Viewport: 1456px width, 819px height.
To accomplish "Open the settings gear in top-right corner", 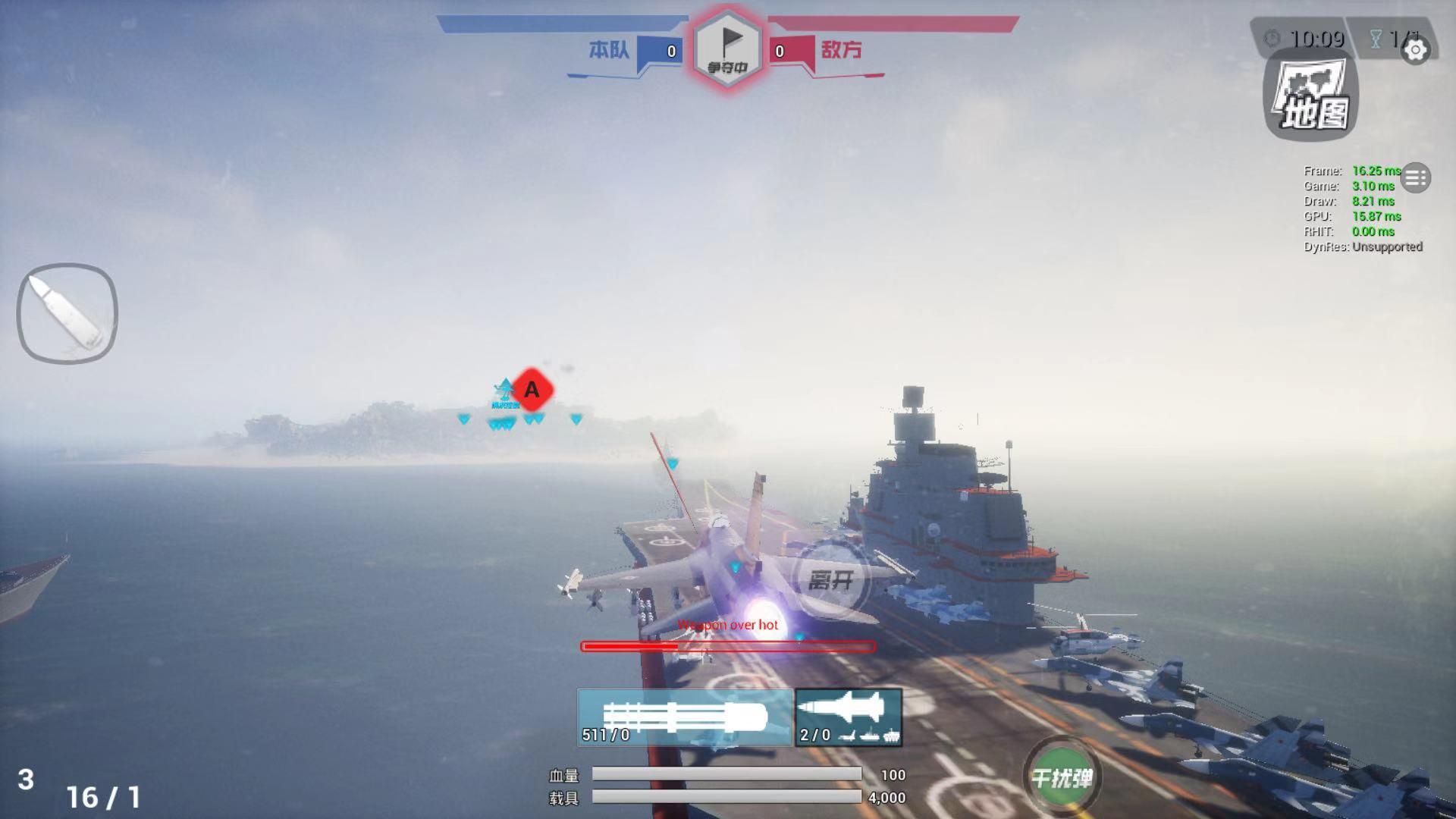I will (1415, 51).
